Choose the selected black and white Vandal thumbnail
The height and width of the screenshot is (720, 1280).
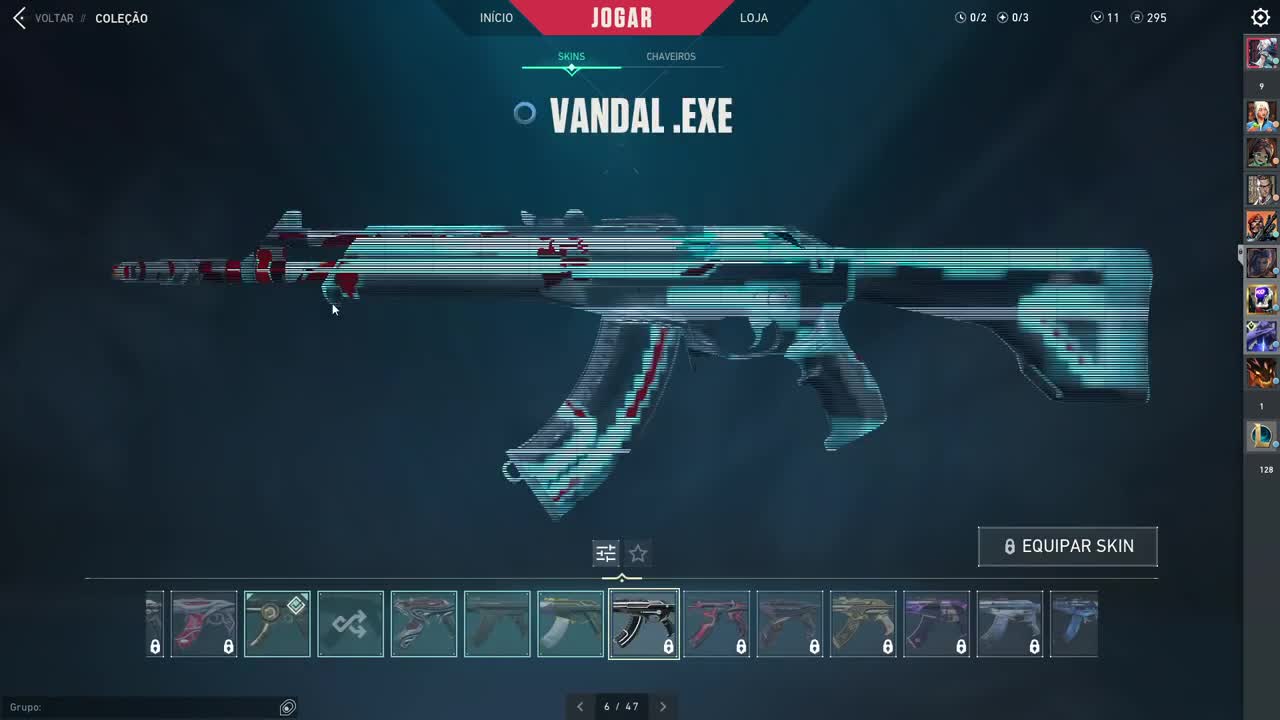click(x=643, y=624)
